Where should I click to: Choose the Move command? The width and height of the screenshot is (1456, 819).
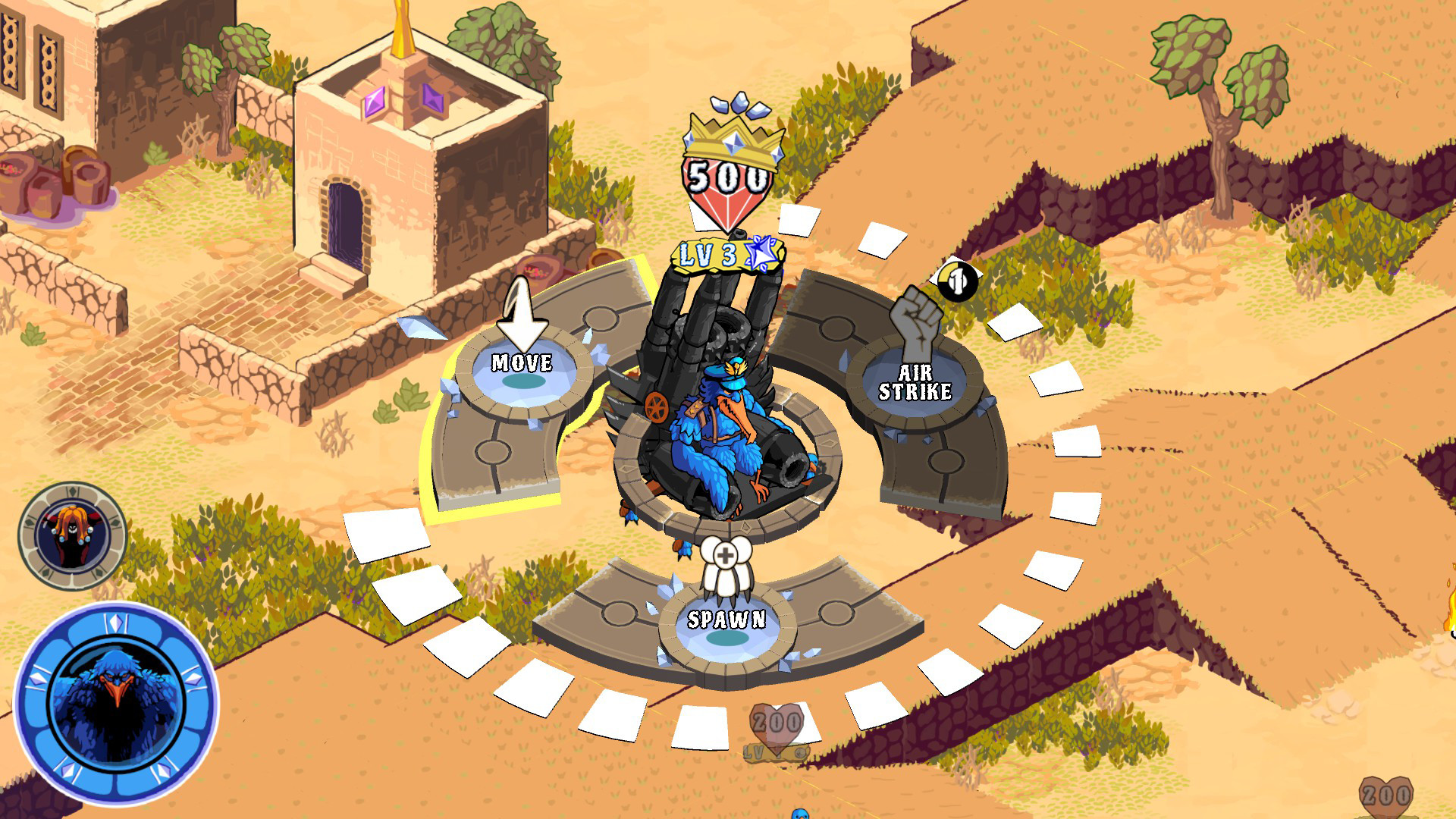[x=522, y=371]
